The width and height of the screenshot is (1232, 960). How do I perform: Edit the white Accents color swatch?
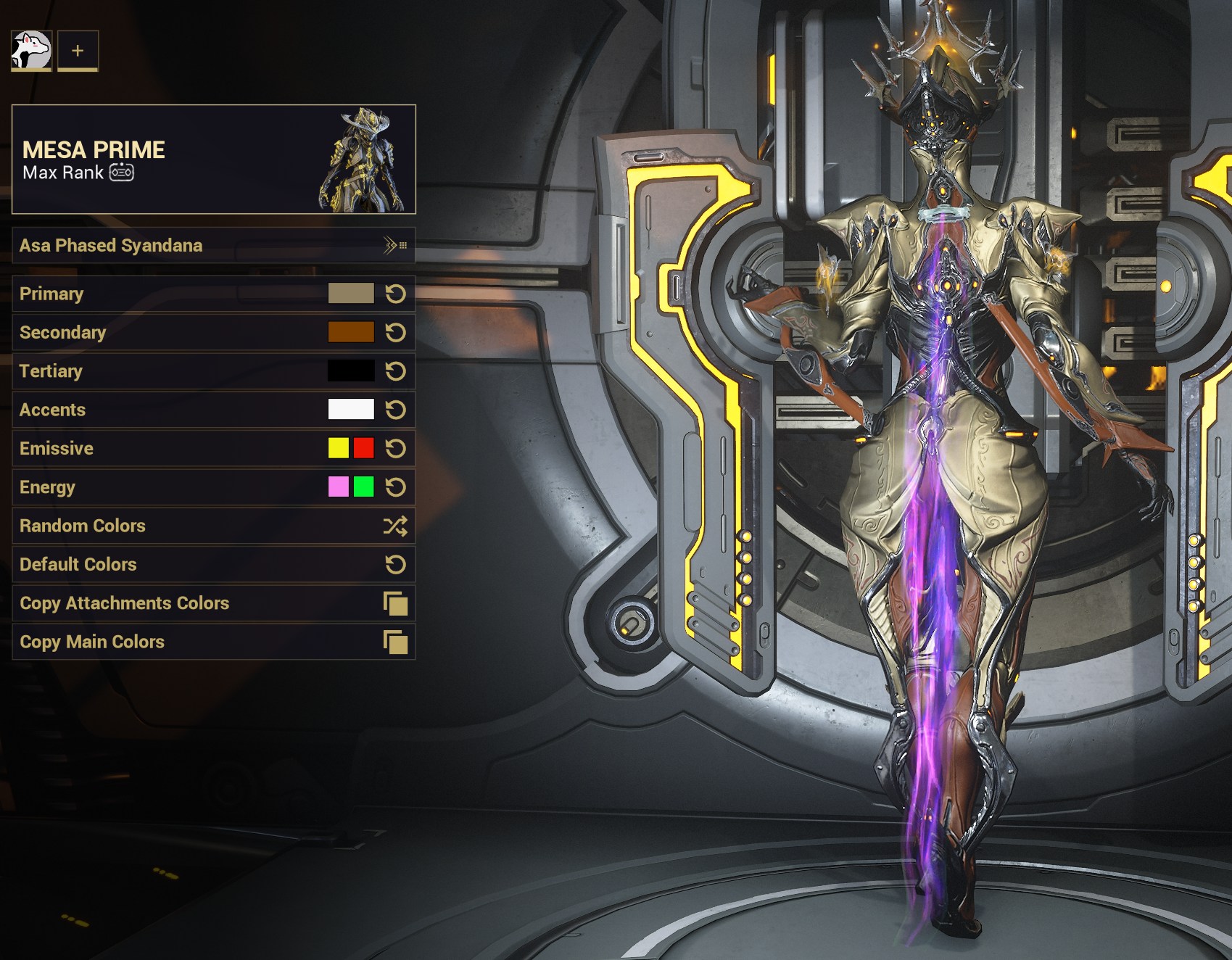coord(351,410)
